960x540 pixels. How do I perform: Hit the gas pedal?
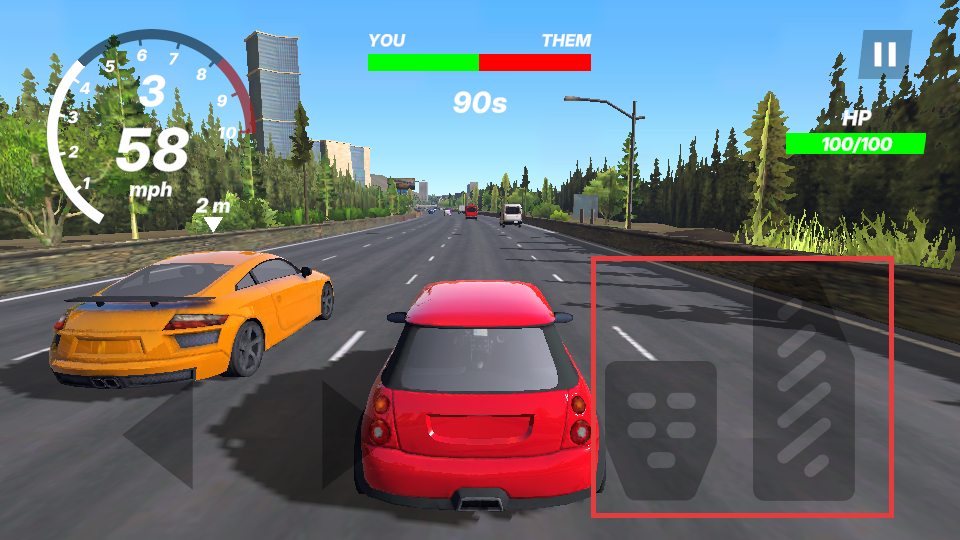point(804,392)
